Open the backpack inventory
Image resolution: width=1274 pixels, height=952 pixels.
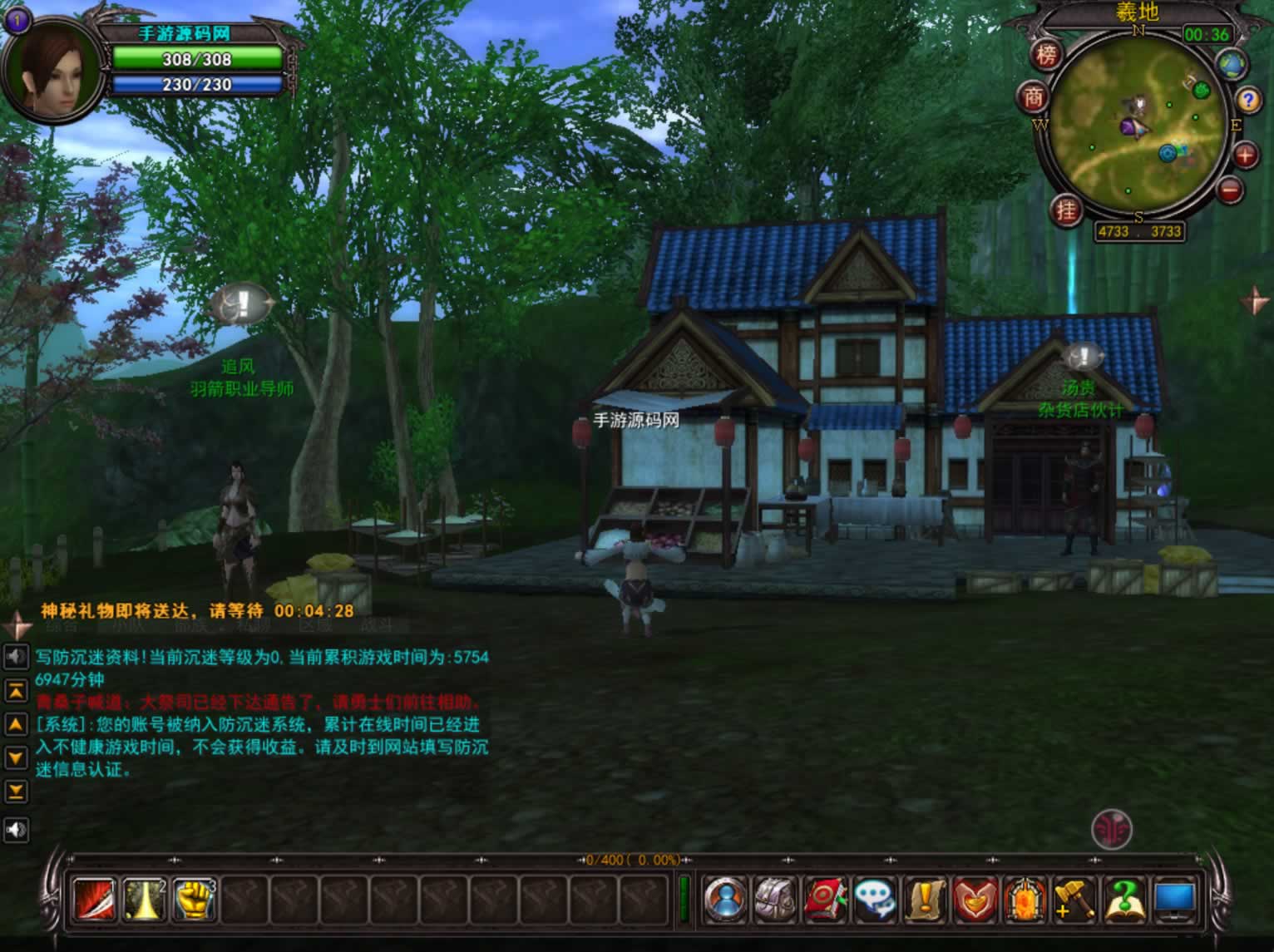(x=775, y=900)
